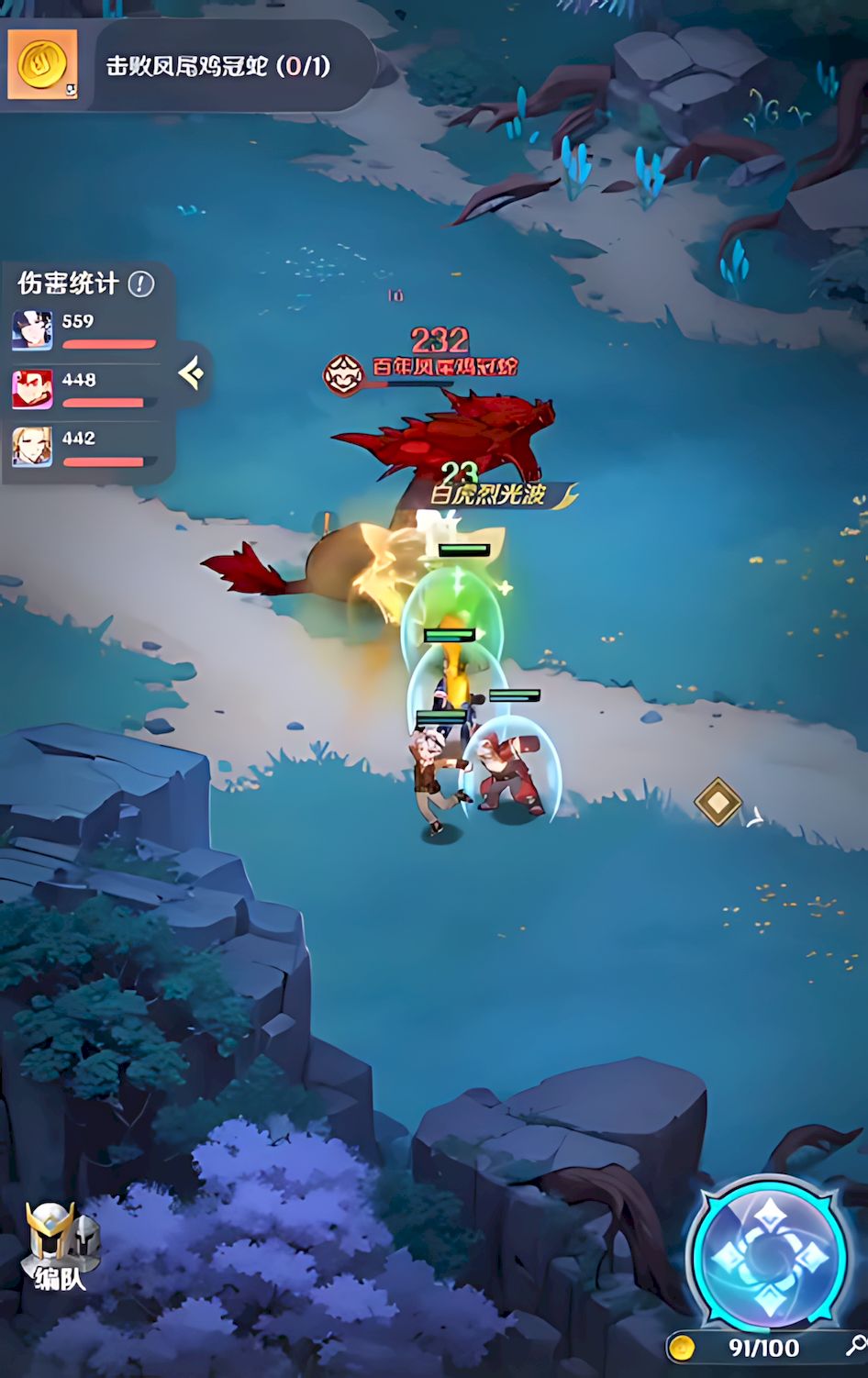The image size is (868, 1378).
Task: Open the 编队 team formation menu
Action: pyautogui.click(x=60, y=1246)
